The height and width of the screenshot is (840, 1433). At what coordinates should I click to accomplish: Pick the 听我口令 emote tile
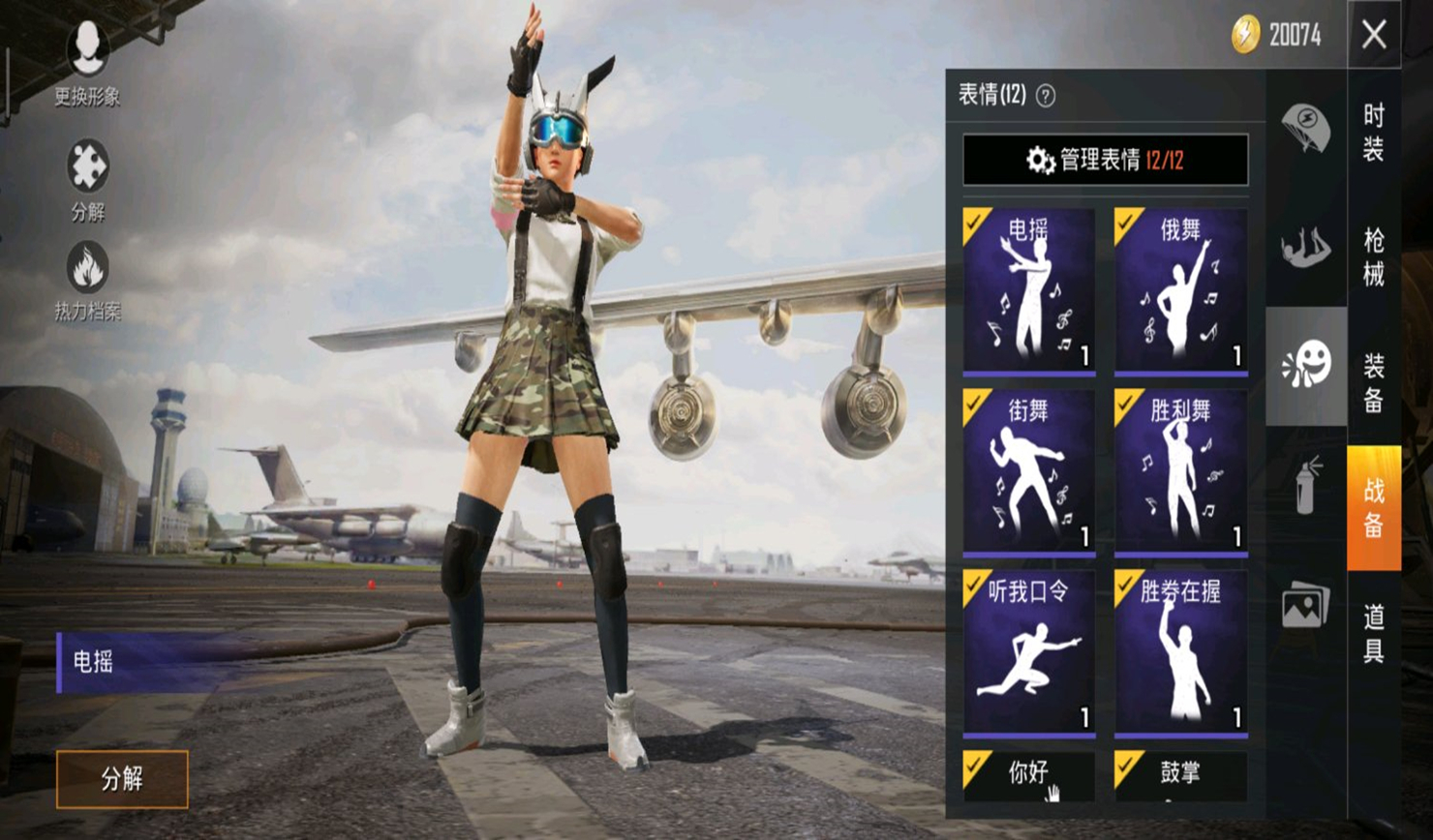point(1029,652)
